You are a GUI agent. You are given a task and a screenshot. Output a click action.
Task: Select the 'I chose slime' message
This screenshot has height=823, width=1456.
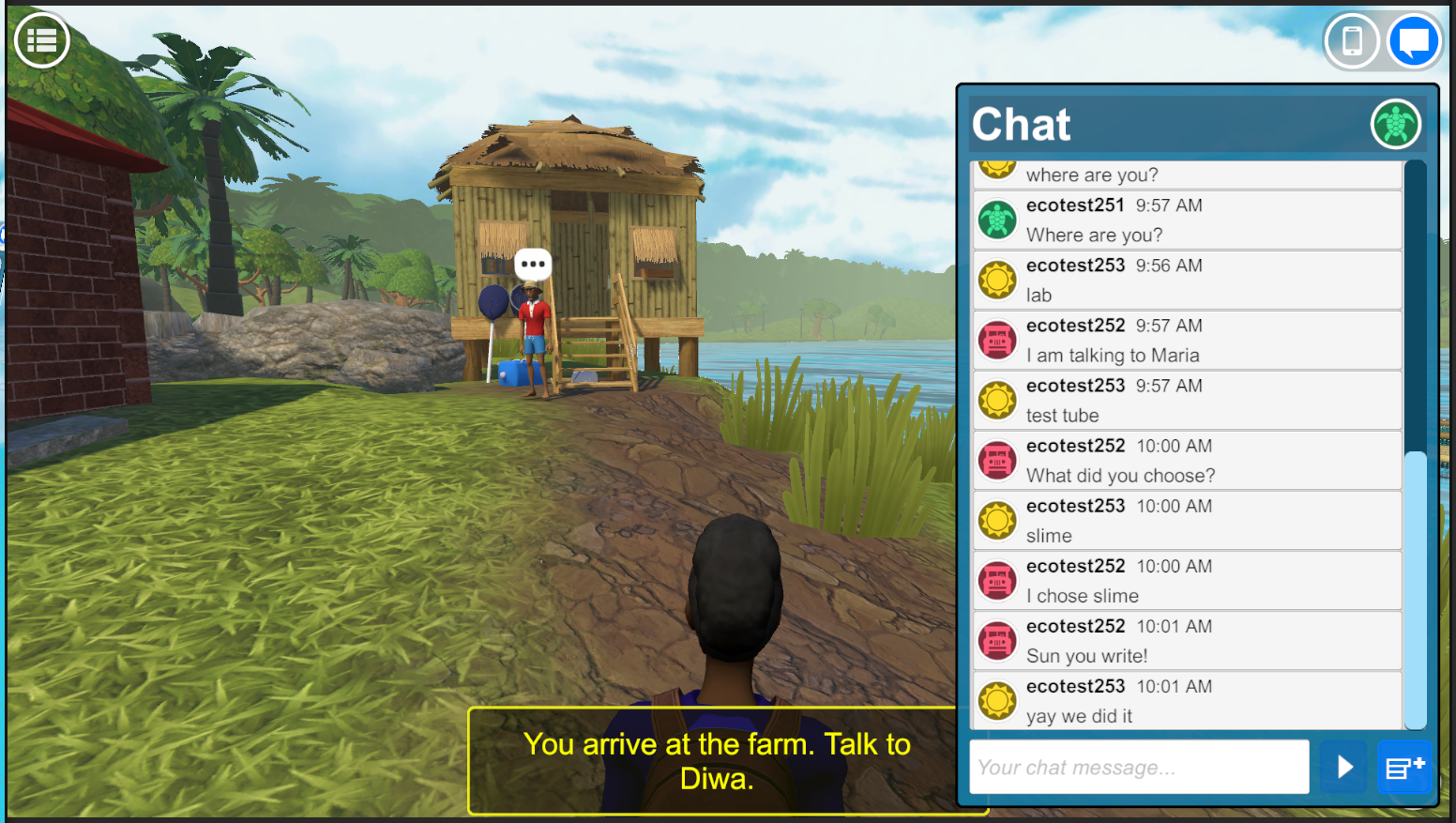(x=1082, y=595)
